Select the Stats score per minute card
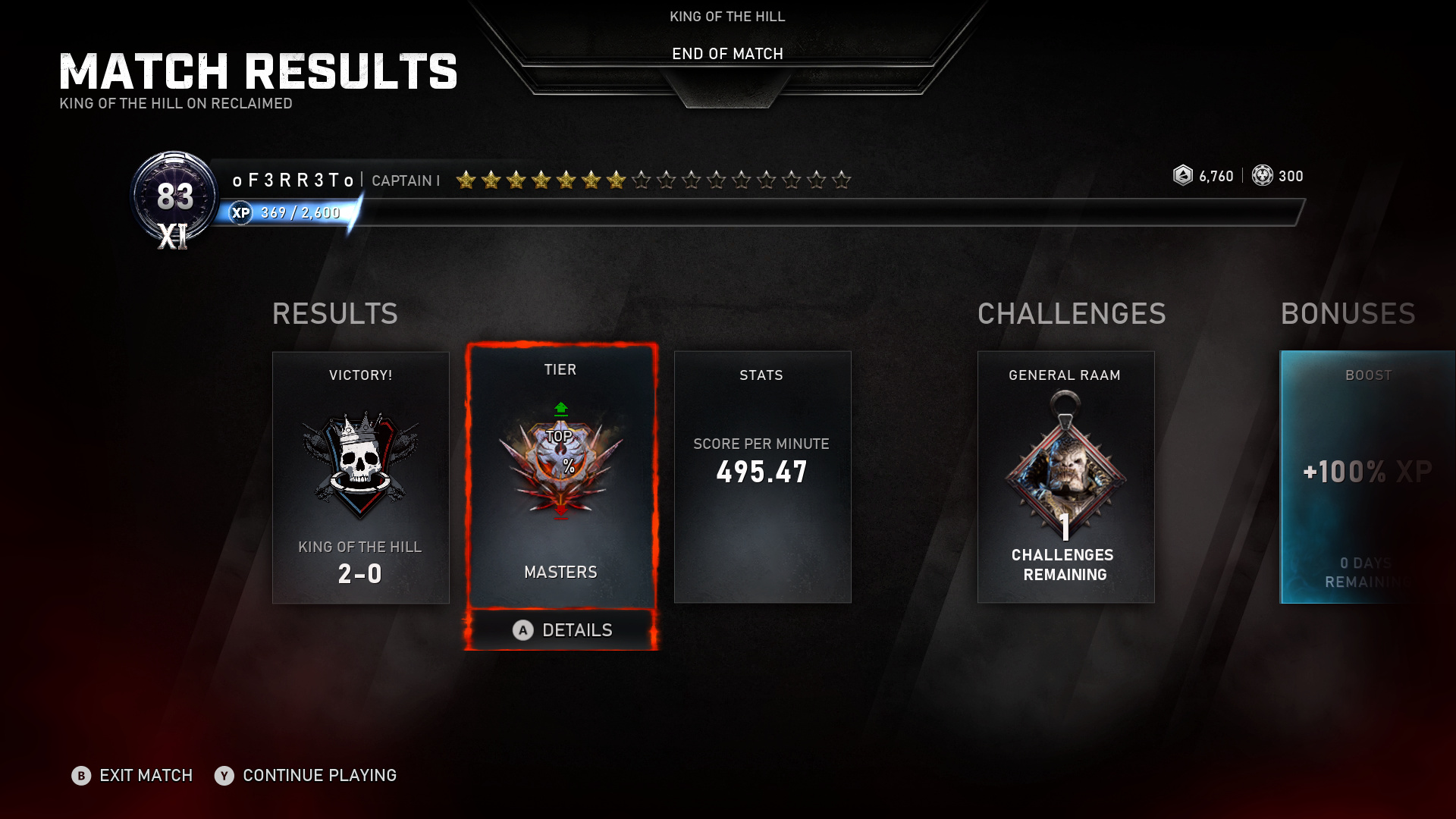1456x819 pixels. pyautogui.click(x=762, y=477)
